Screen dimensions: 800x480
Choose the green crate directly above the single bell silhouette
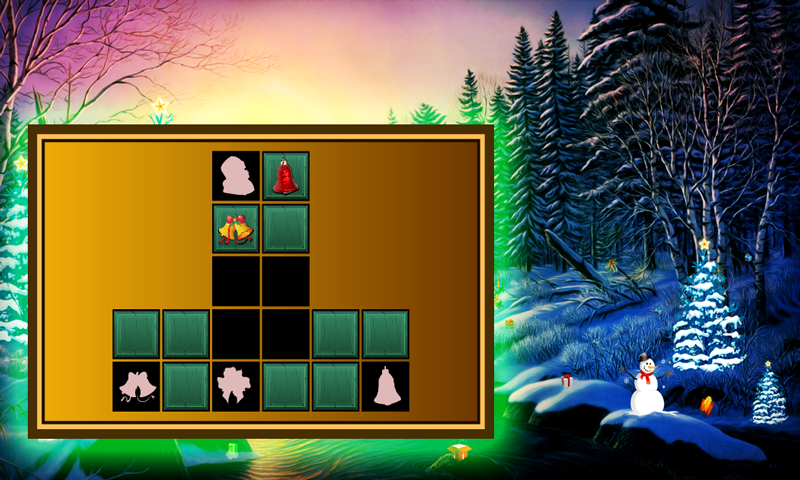[386, 334]
